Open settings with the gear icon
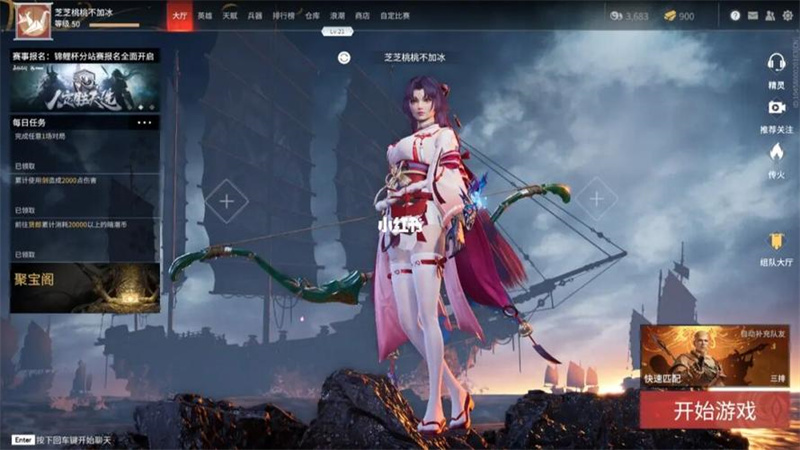Viewport: 800px width, 450px height. coord(786,16)
